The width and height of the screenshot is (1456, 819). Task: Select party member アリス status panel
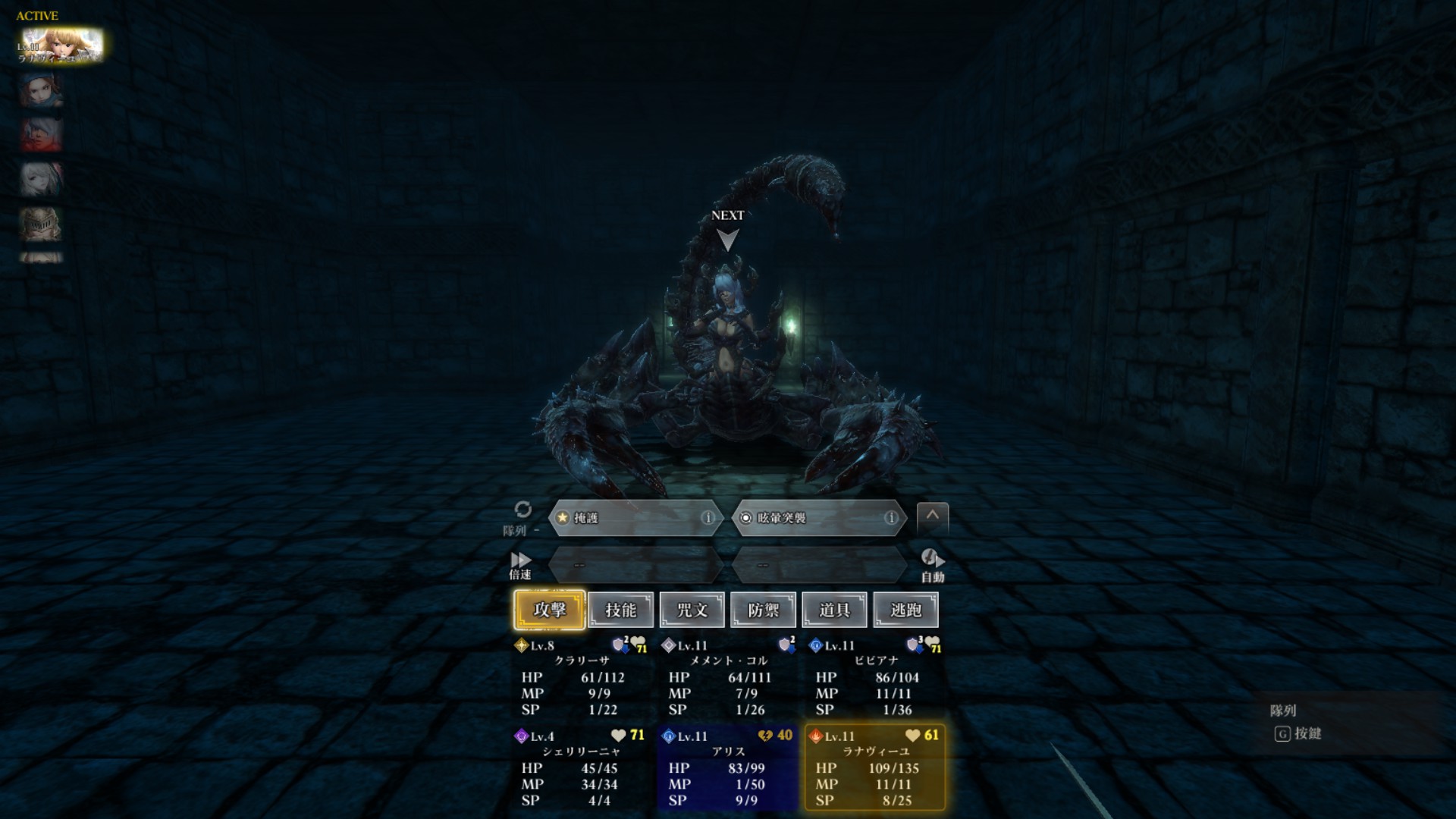[x=728, y=768]
